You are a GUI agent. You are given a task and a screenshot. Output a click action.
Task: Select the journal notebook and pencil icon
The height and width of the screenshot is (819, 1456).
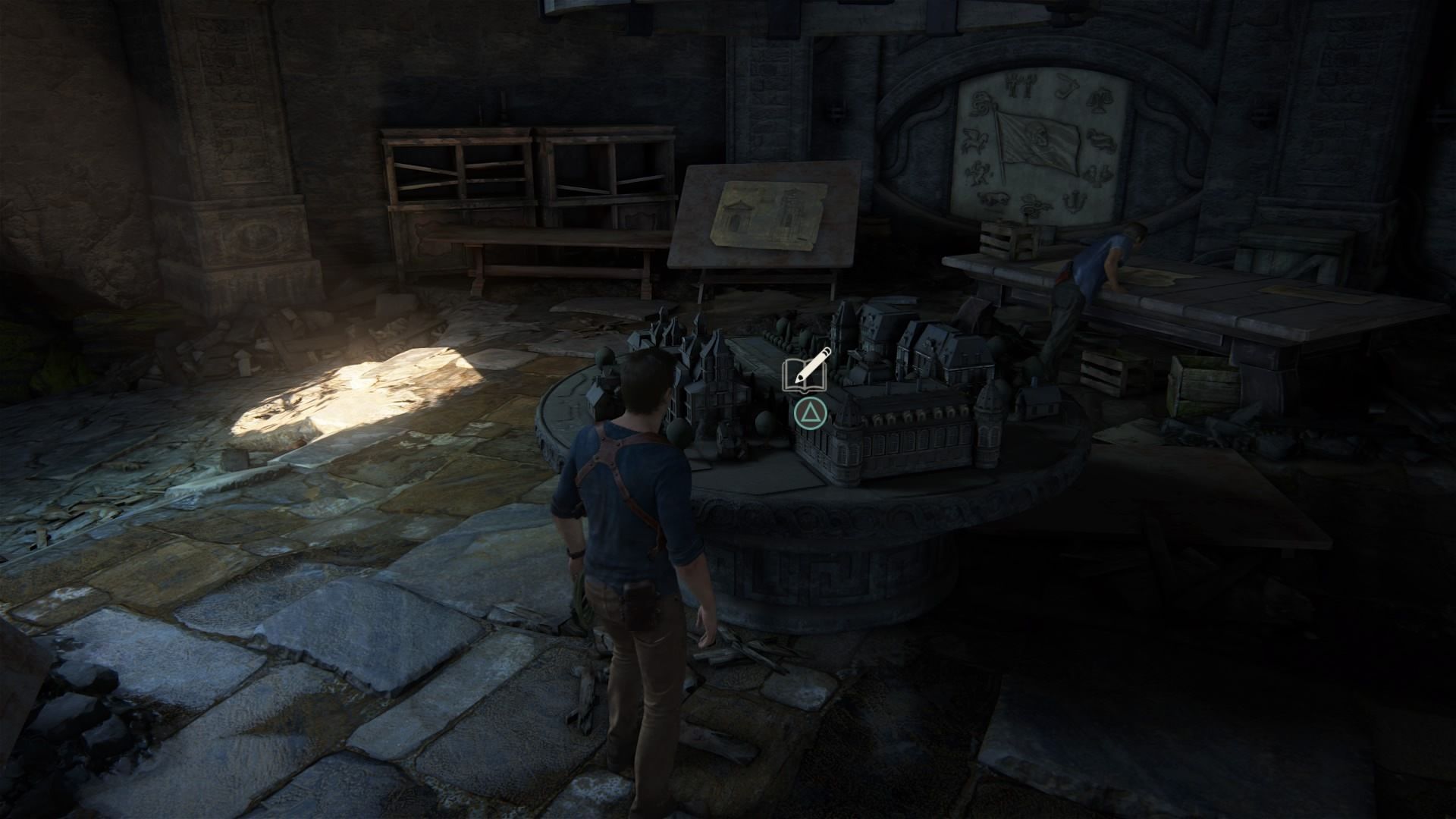[806, 372]
